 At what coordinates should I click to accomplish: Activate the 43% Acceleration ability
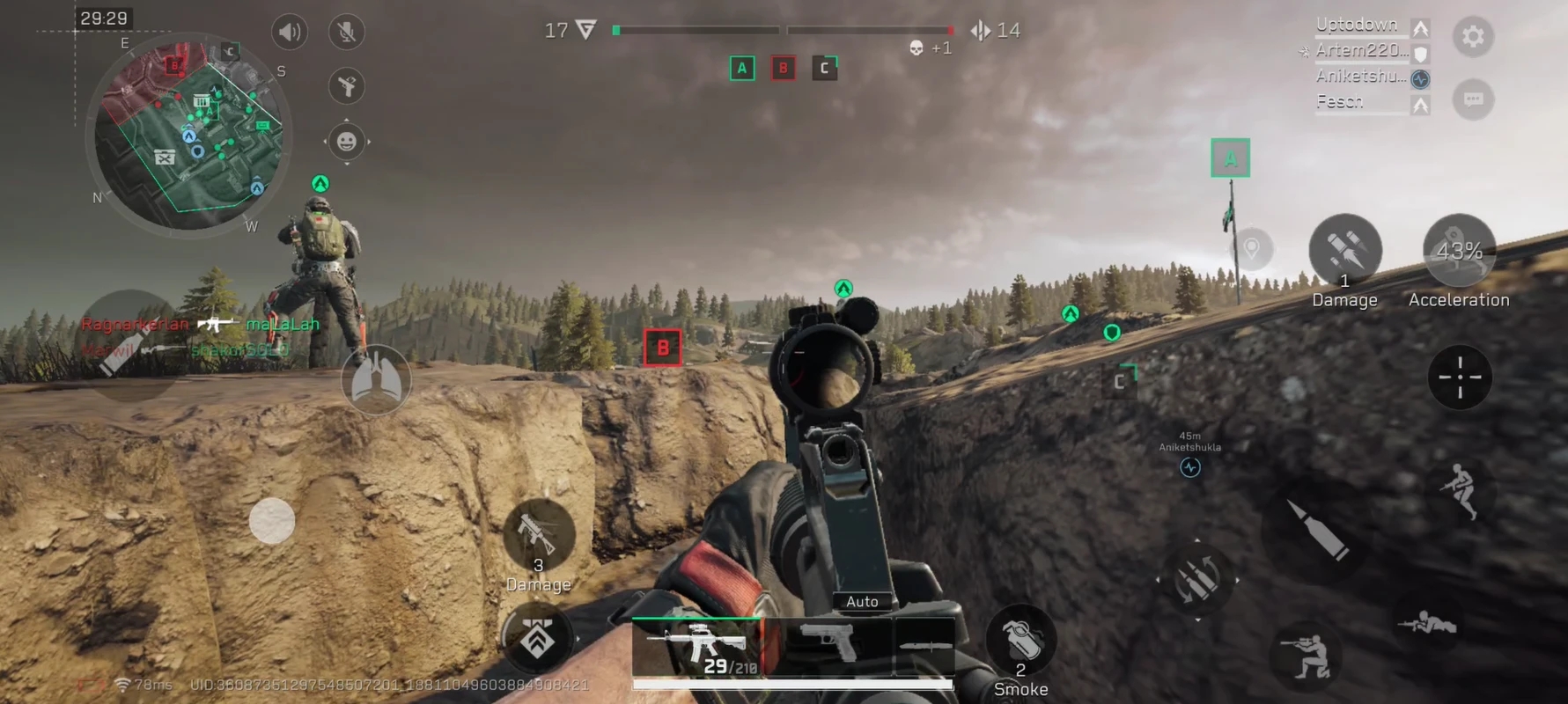click(x=1459, y=252)
